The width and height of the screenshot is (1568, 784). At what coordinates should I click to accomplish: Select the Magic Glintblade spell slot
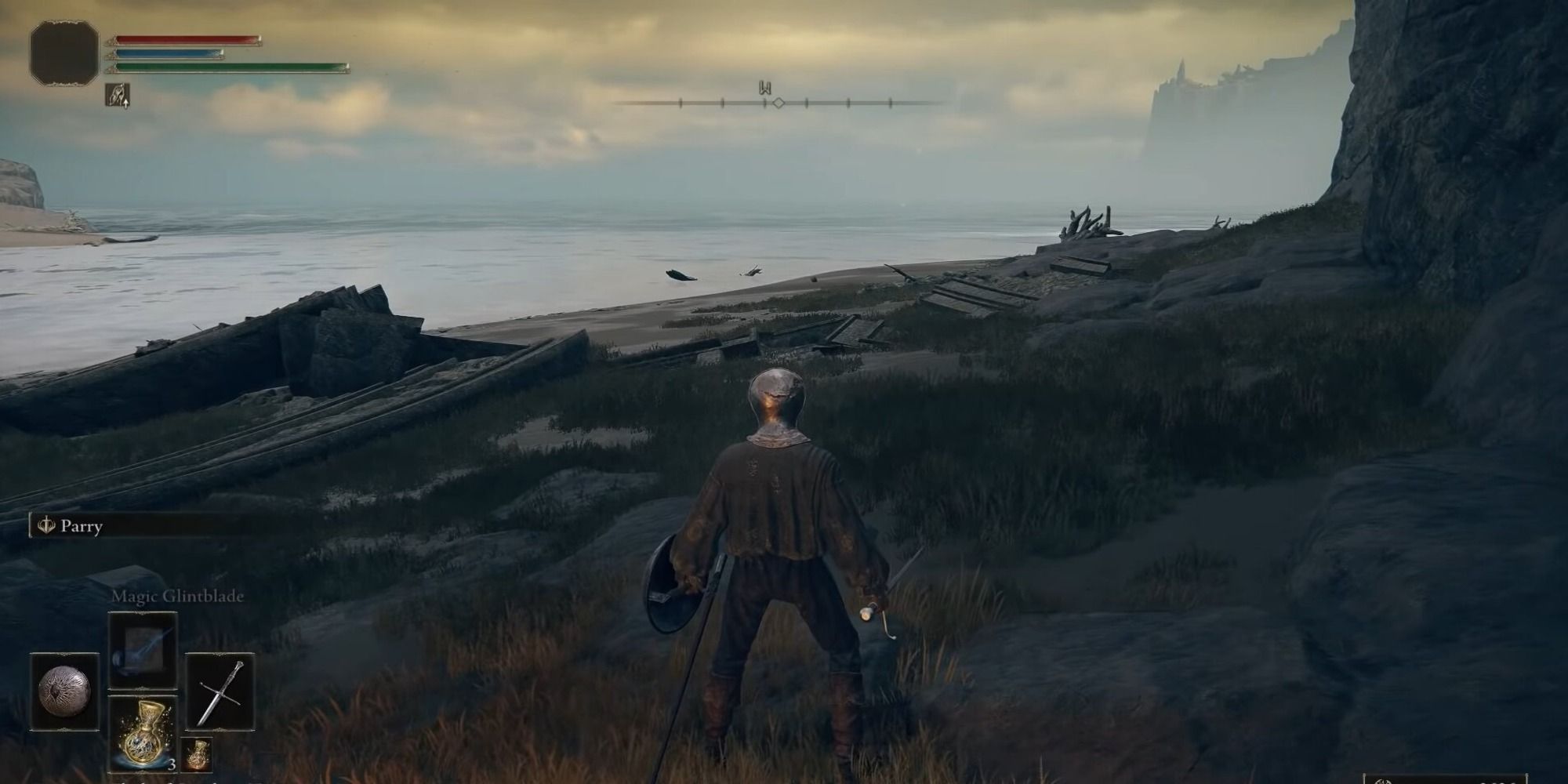click(x=142, y=650)
